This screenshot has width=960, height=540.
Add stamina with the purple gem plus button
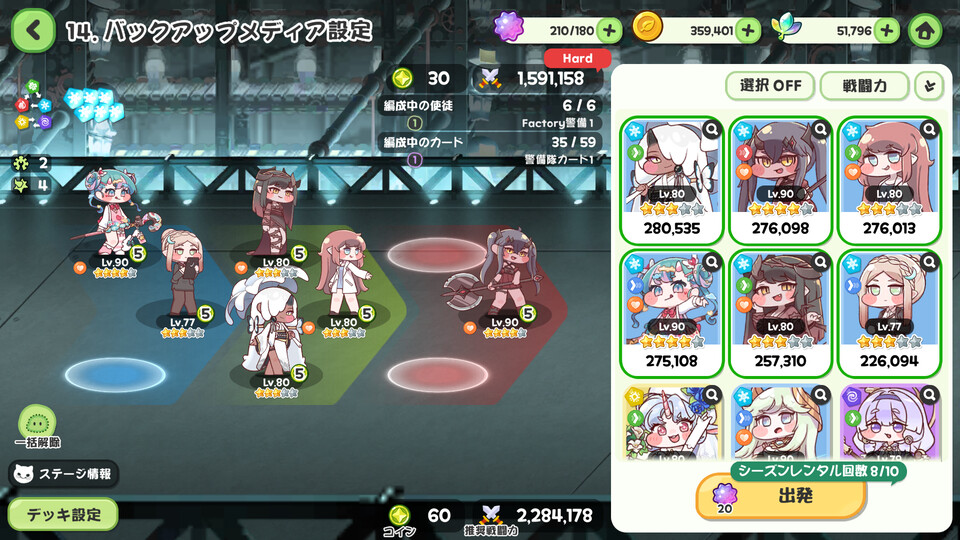609,31
